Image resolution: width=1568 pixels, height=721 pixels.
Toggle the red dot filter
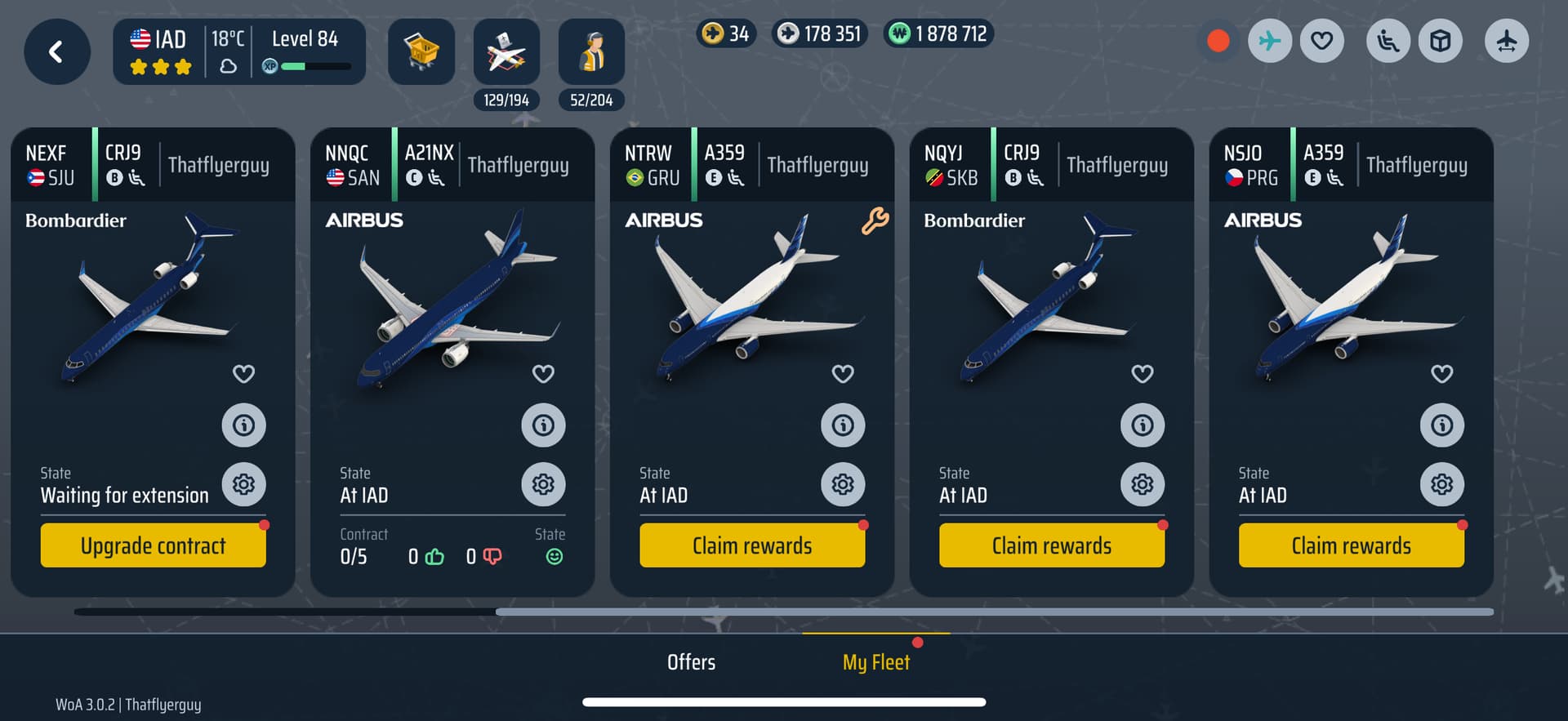click(1218, 41)
